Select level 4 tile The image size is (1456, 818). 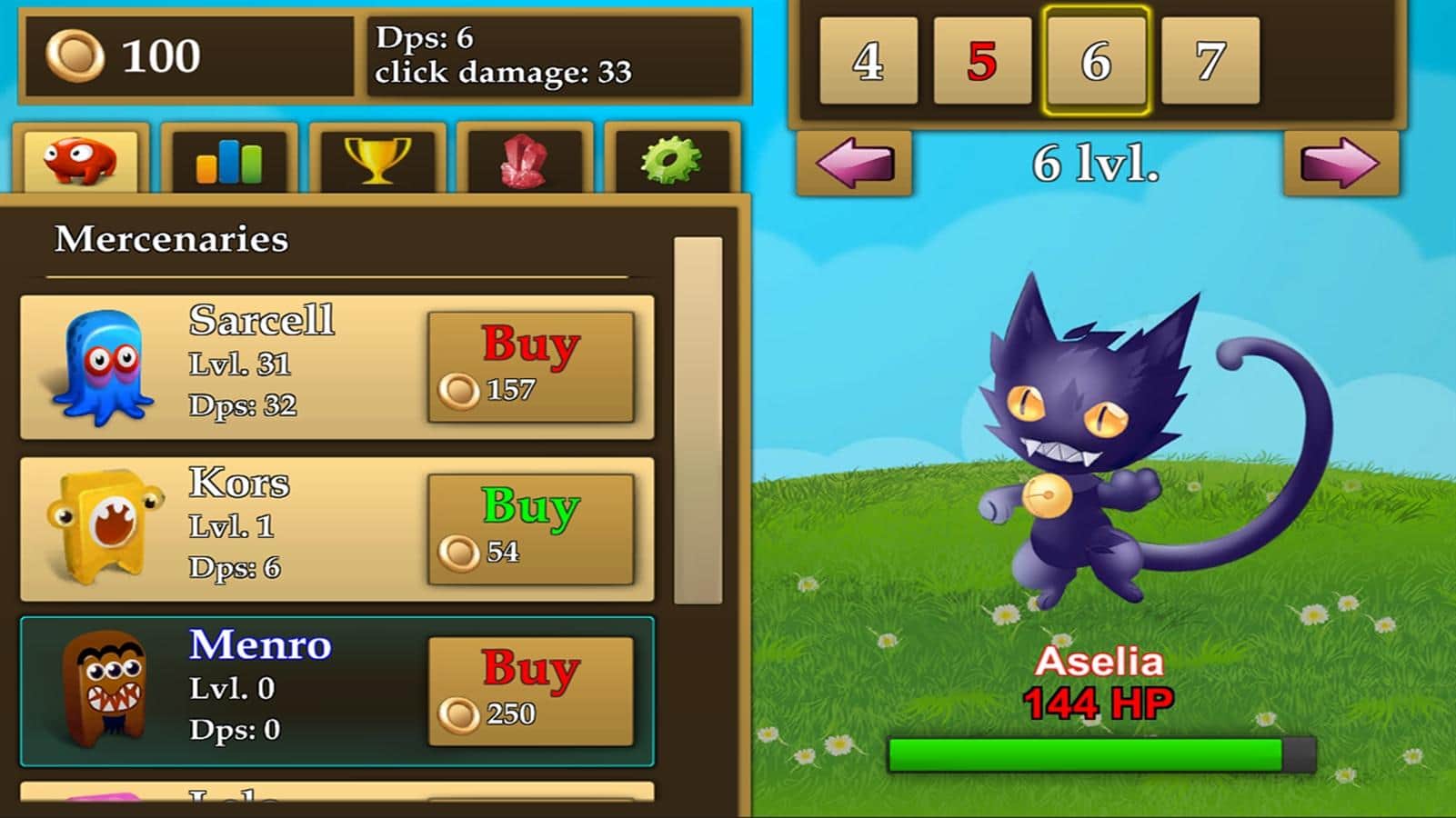[868, 61]
